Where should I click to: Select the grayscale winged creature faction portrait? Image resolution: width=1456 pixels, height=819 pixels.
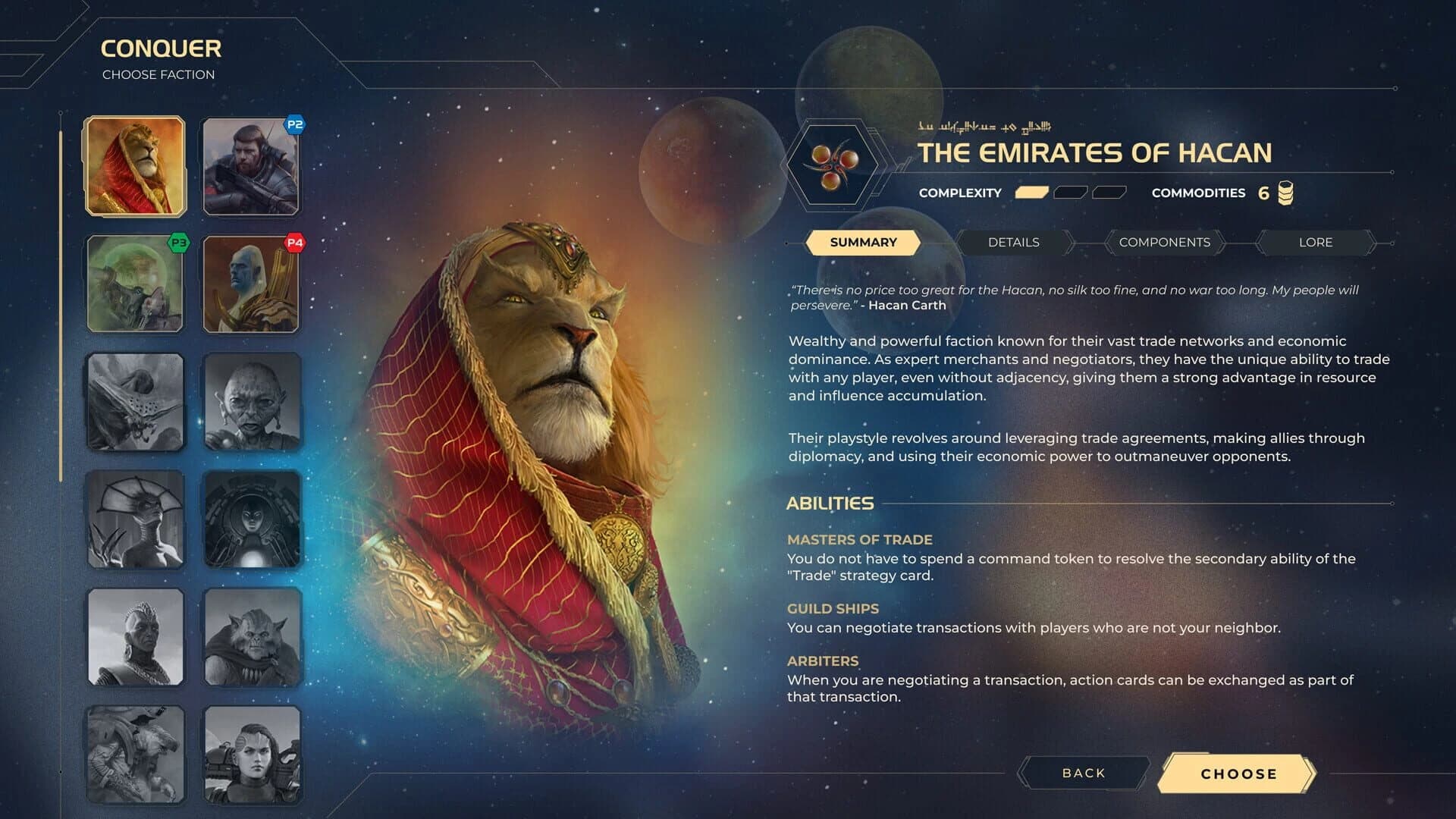tap(135, 402)
